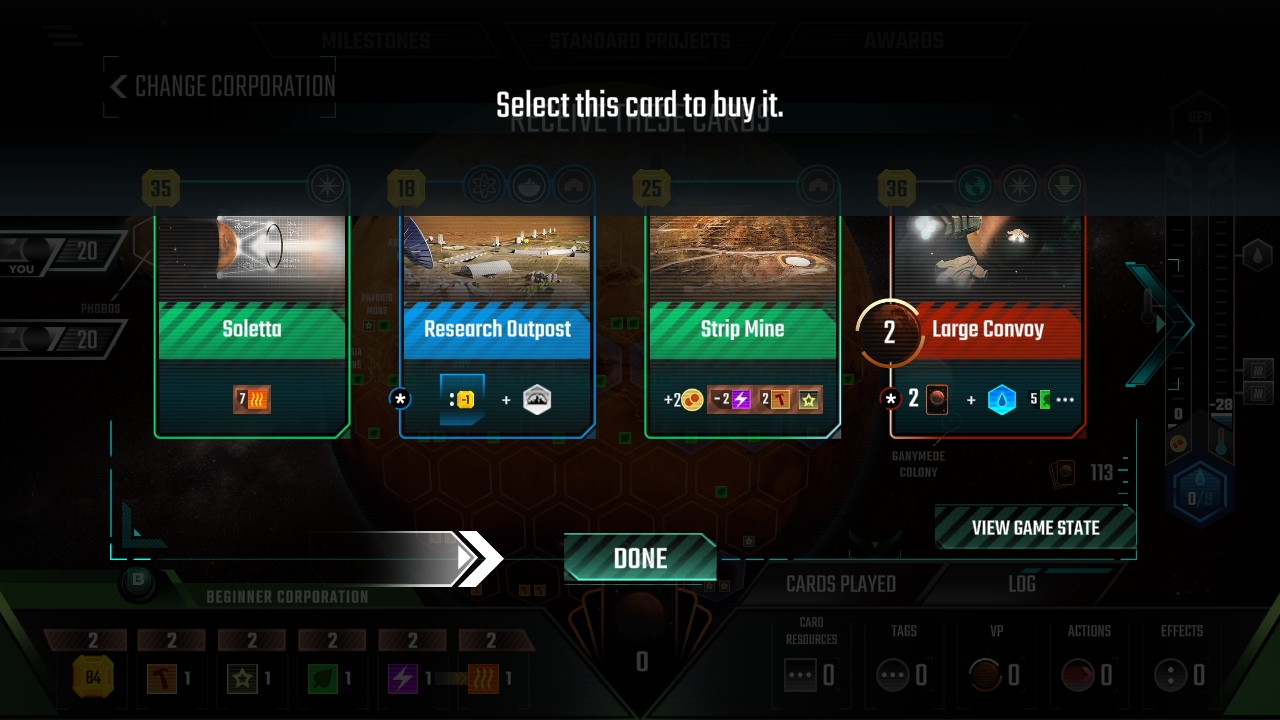
Task: Switch to the Cards Played tab
Action: 840,584
